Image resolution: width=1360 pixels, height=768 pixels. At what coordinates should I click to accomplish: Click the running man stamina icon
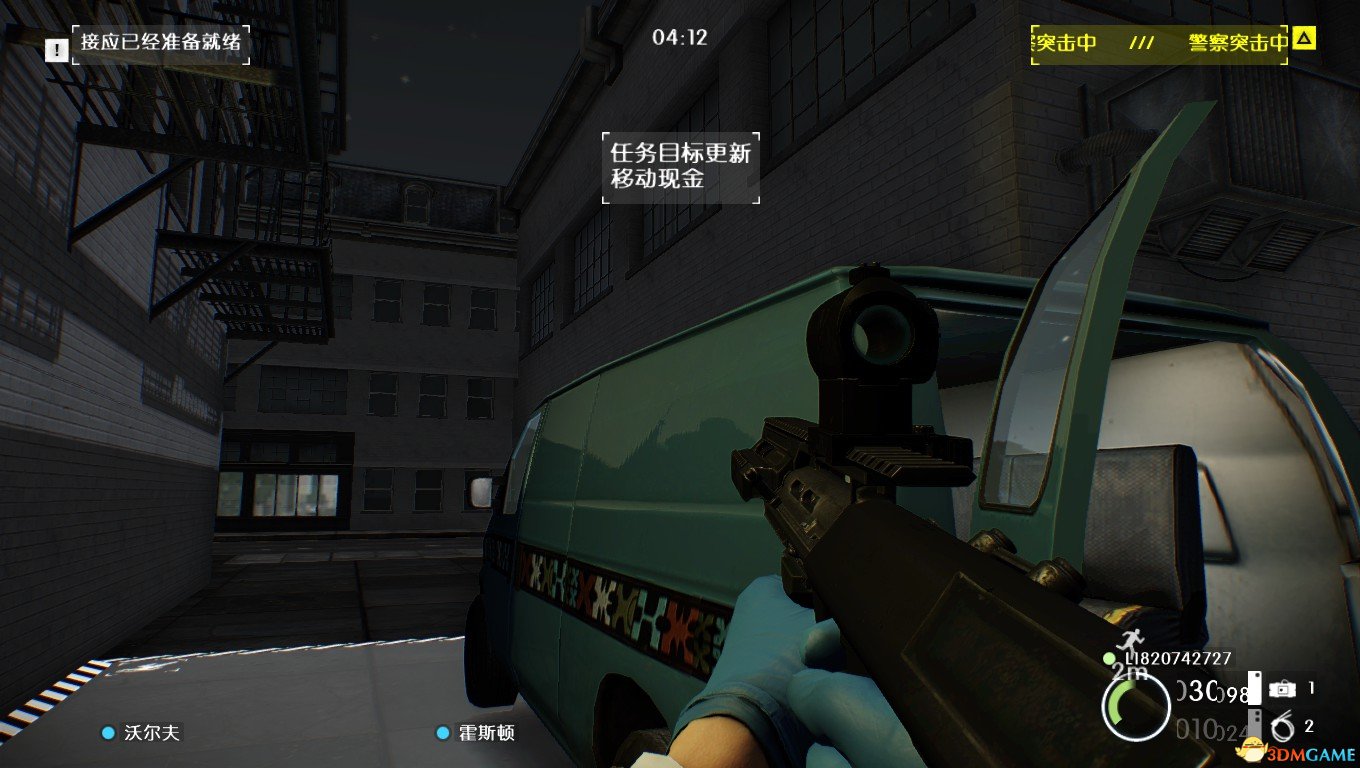tap(1130, 642)
